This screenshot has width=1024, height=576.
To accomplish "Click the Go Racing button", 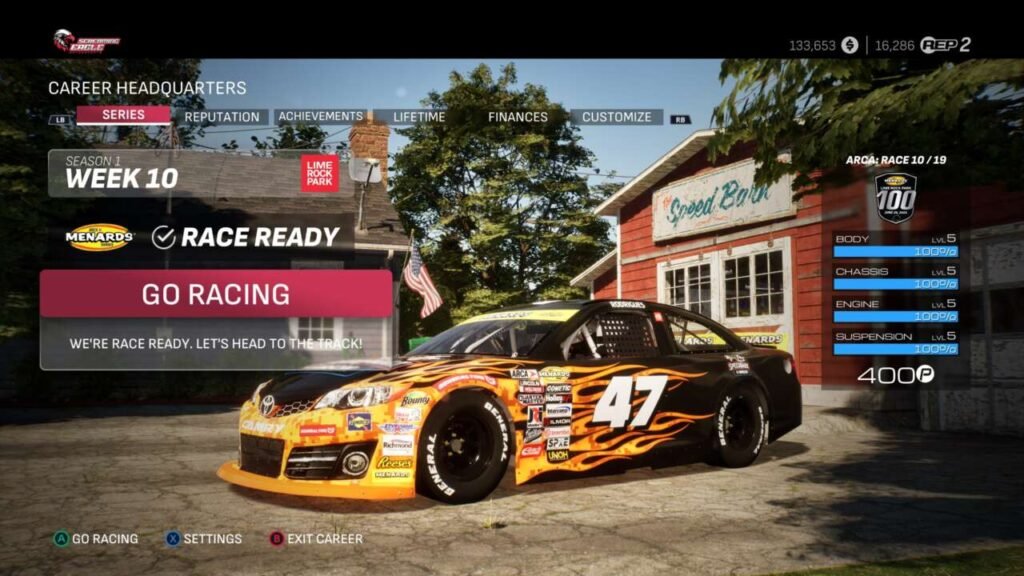I will (216, 294).
